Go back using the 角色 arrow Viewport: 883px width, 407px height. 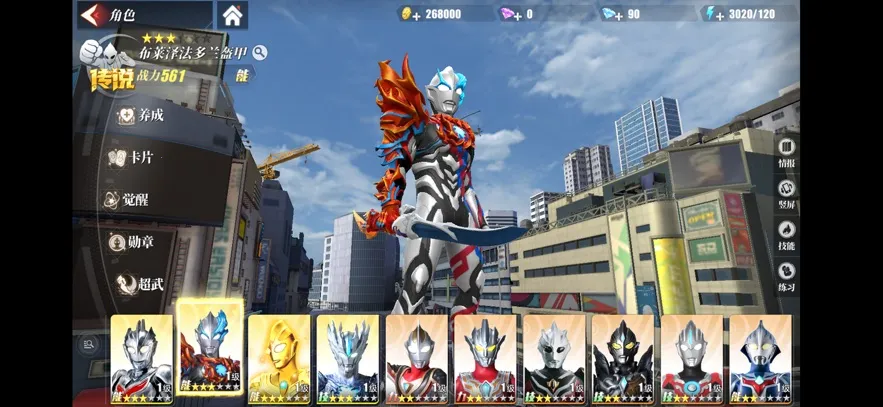95,15
